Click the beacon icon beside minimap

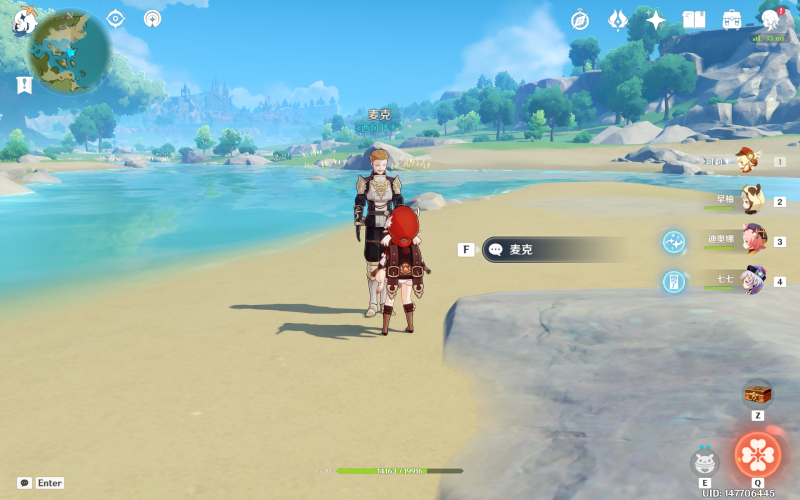coord(152,18)
